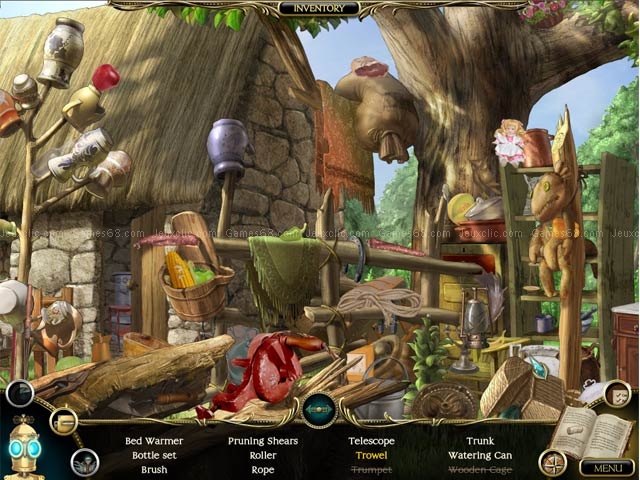The height and width of the screenshot is (480, 640).
Task: Select Rope in the item list
Action: tap(263, 469)
